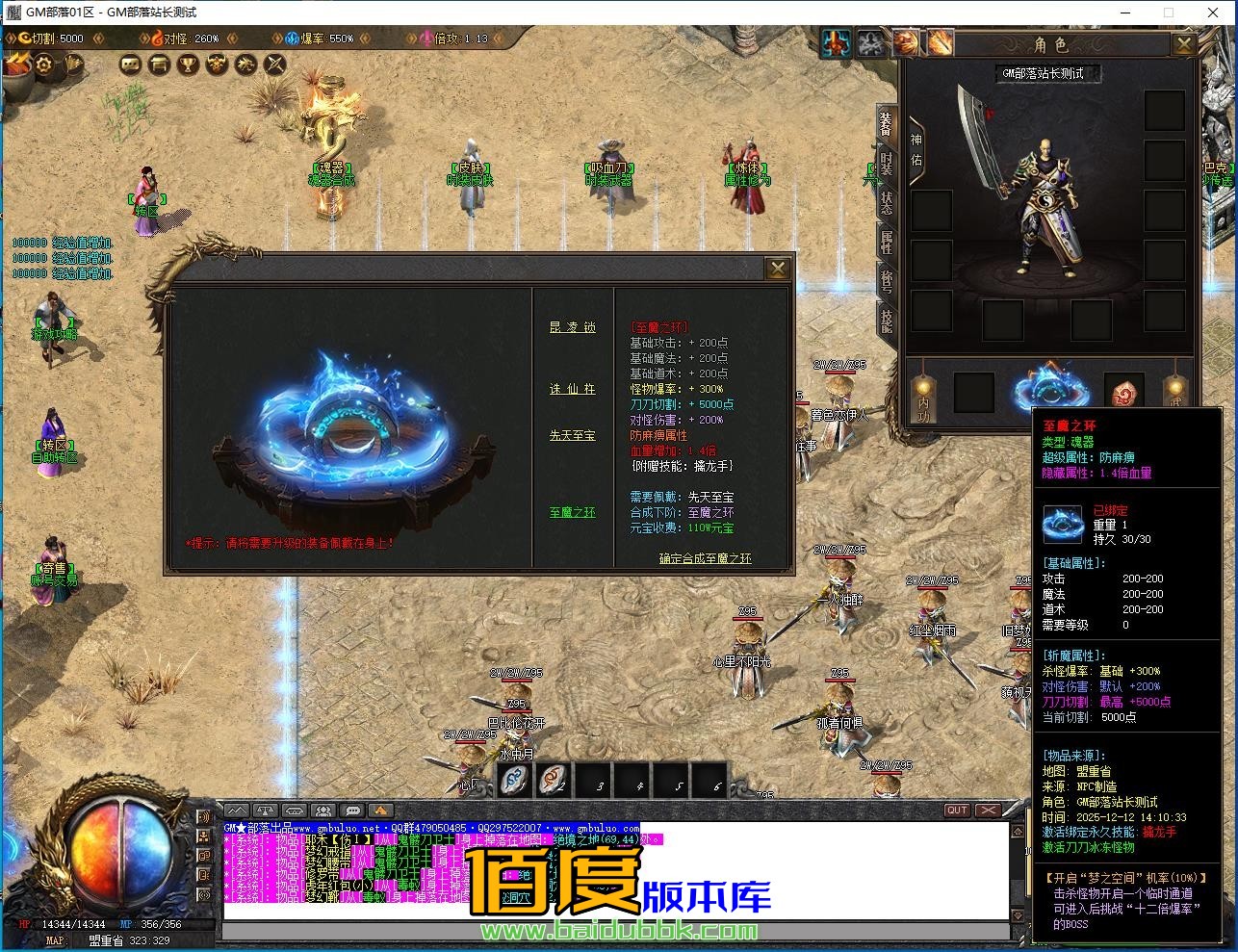Select the 昆凌锁 recipe entry
1238x952 pixels.
573,327
